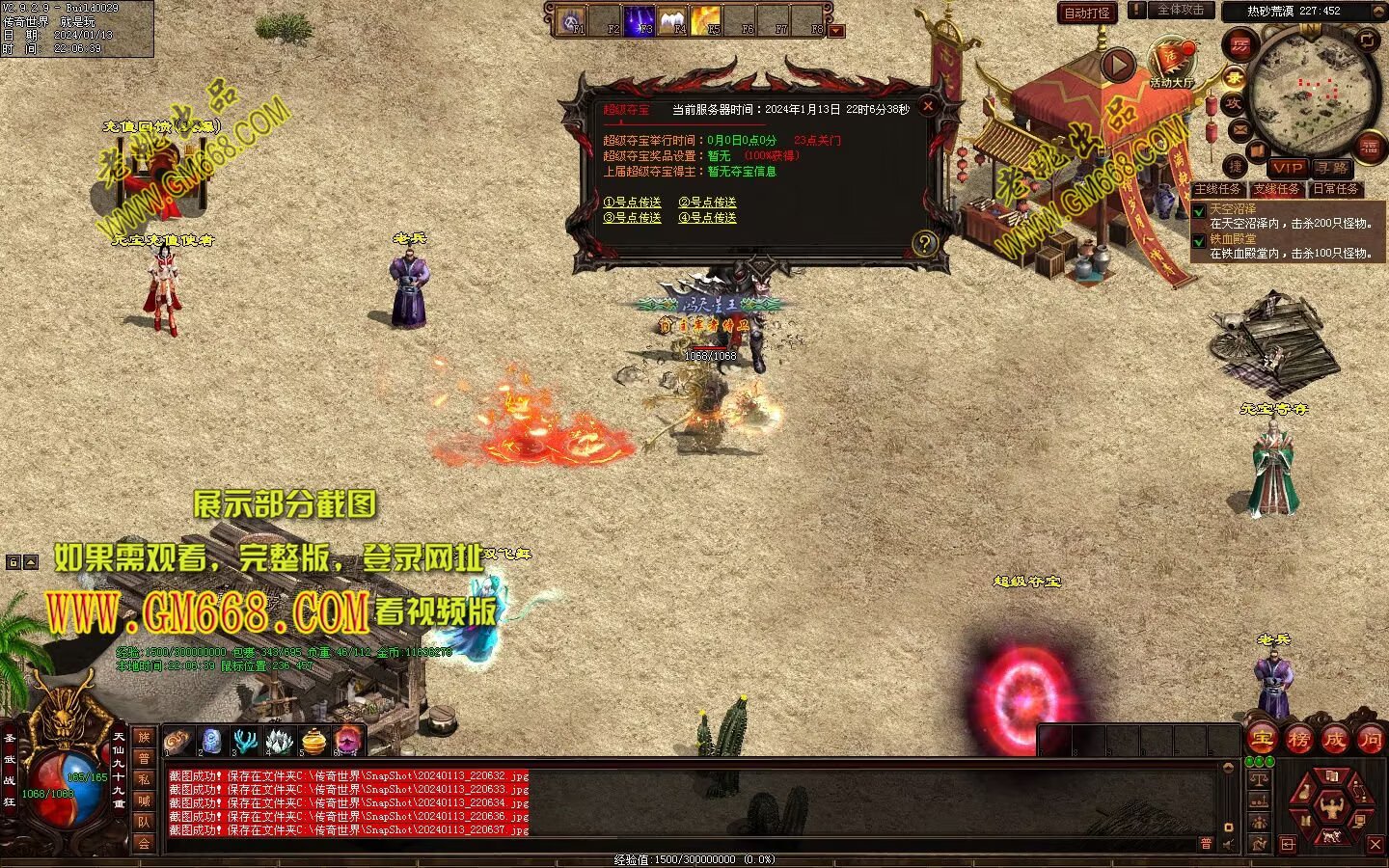The width and height of the screenshot is (1389, 868).
Task: Open the 榜 ranking round button
Action: click(x=1298, y=740)
